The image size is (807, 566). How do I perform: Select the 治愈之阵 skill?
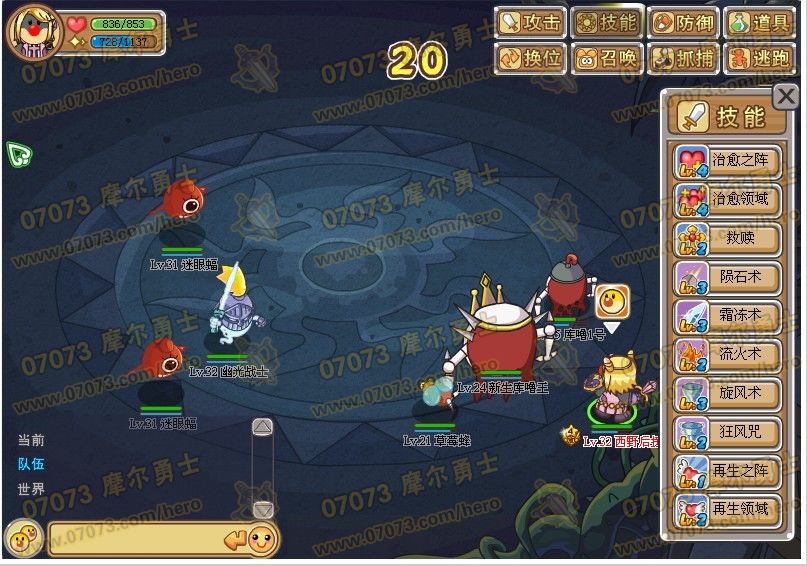pos(728,160)
